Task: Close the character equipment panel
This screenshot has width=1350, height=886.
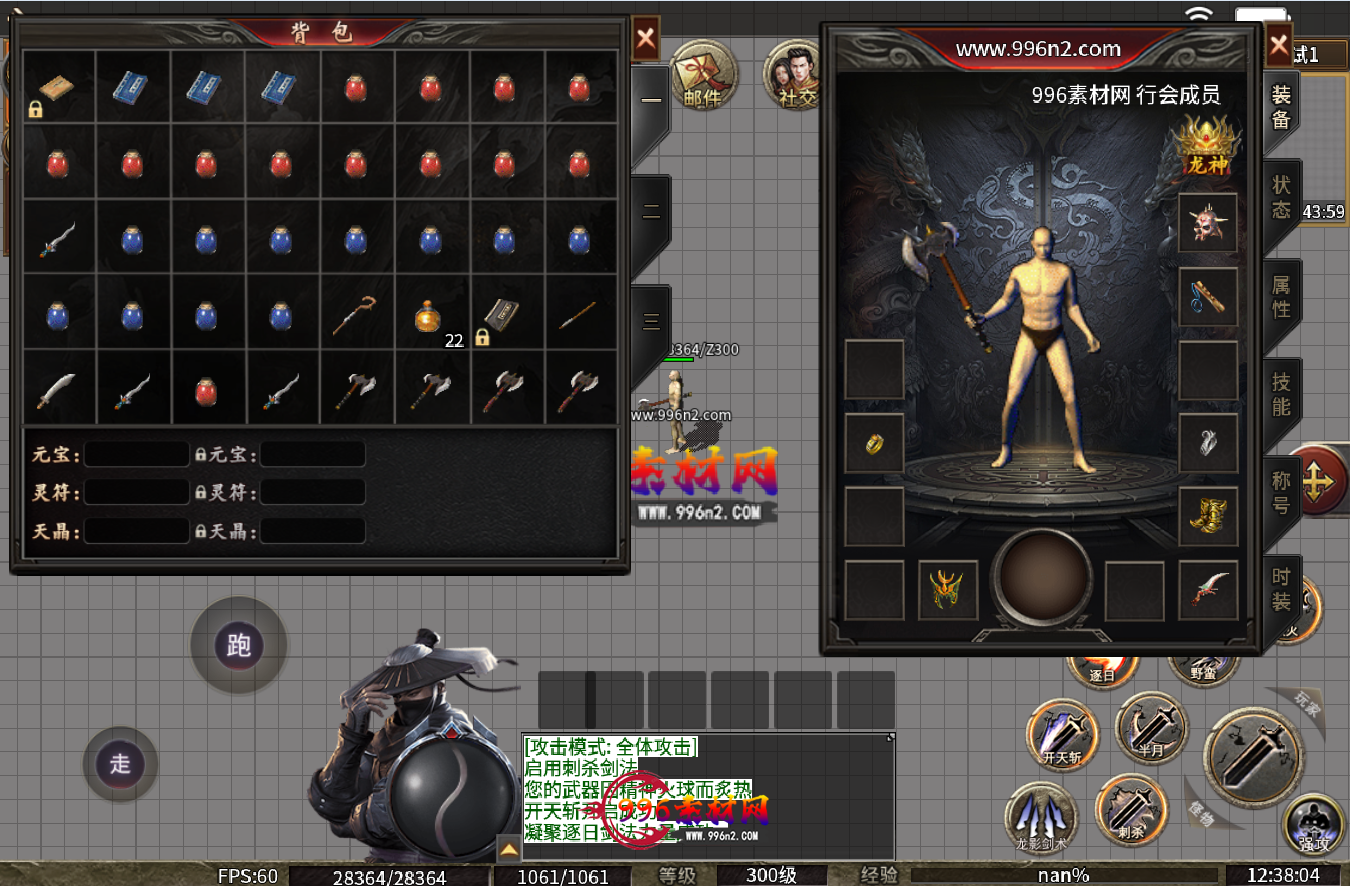Action: tap(1279, 45)
